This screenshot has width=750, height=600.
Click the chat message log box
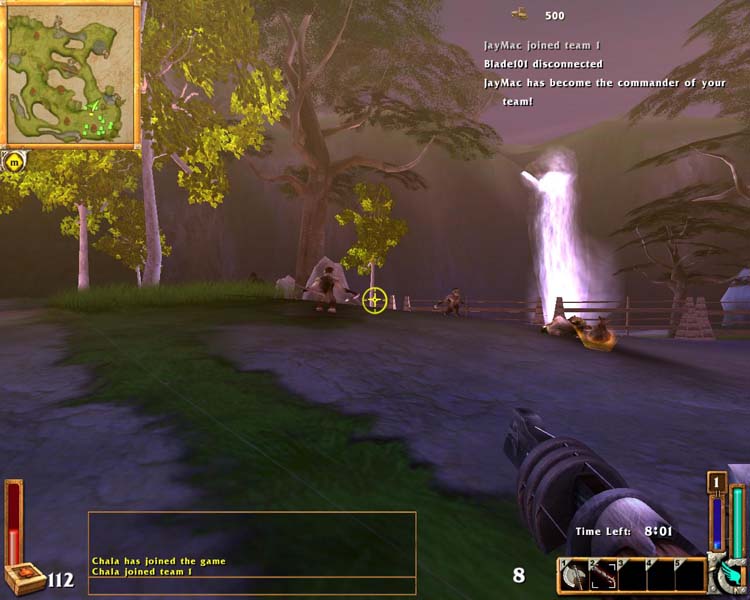point(252,543)
